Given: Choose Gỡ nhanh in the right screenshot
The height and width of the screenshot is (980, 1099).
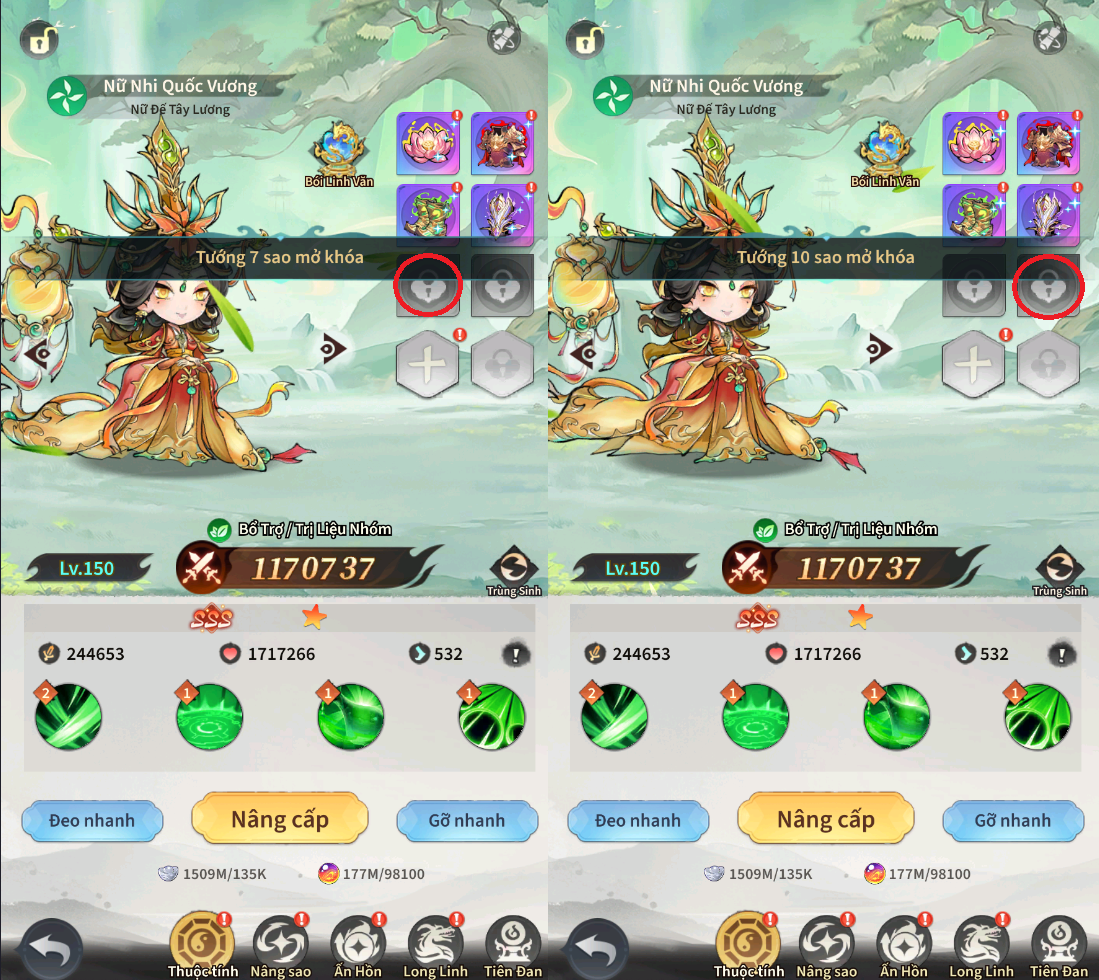Looking at the screenshot, I should (1012, 821).
